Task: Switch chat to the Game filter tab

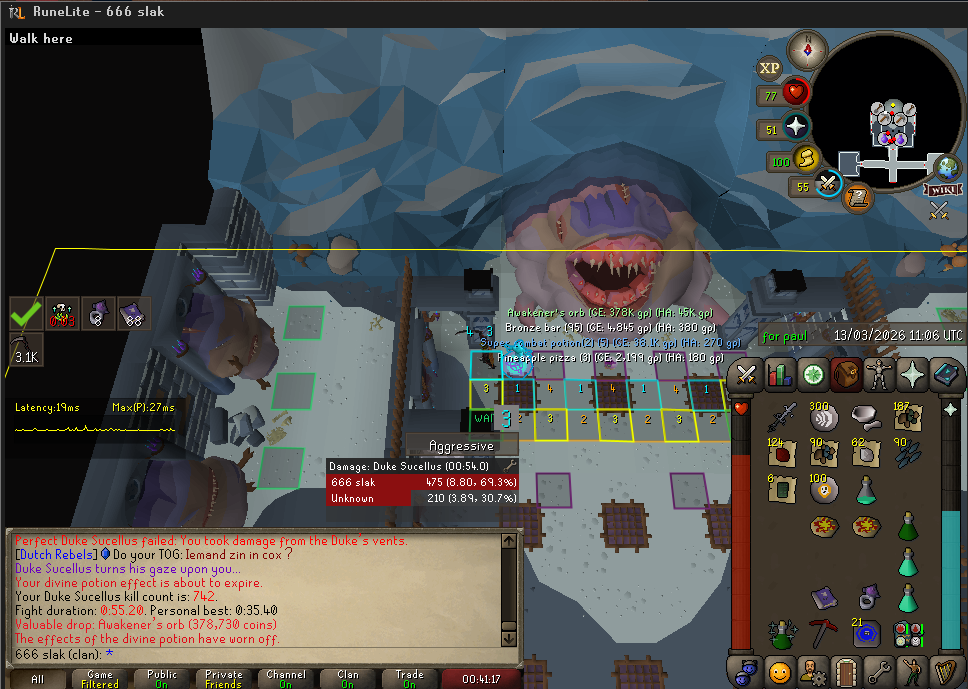Action: click(x=100, y=679)
